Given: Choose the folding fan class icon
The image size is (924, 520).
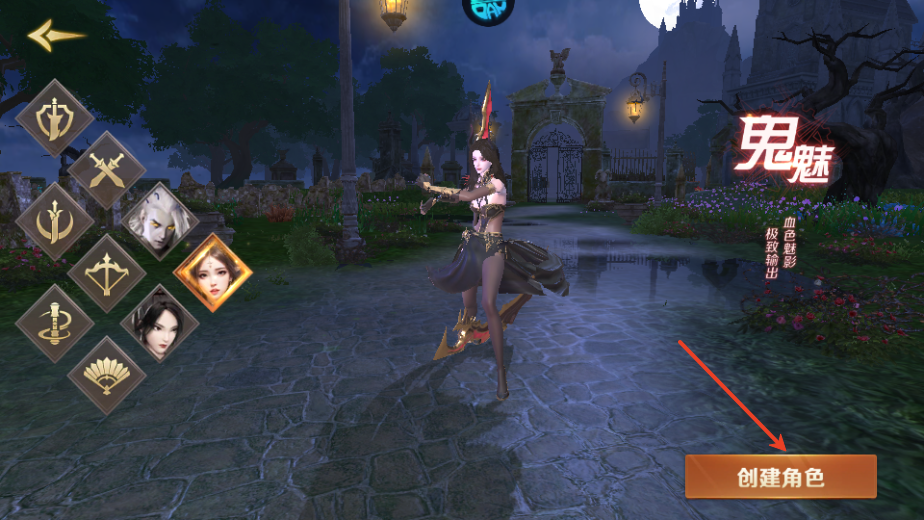Looking at the screenshot, I should coord(107,374).
